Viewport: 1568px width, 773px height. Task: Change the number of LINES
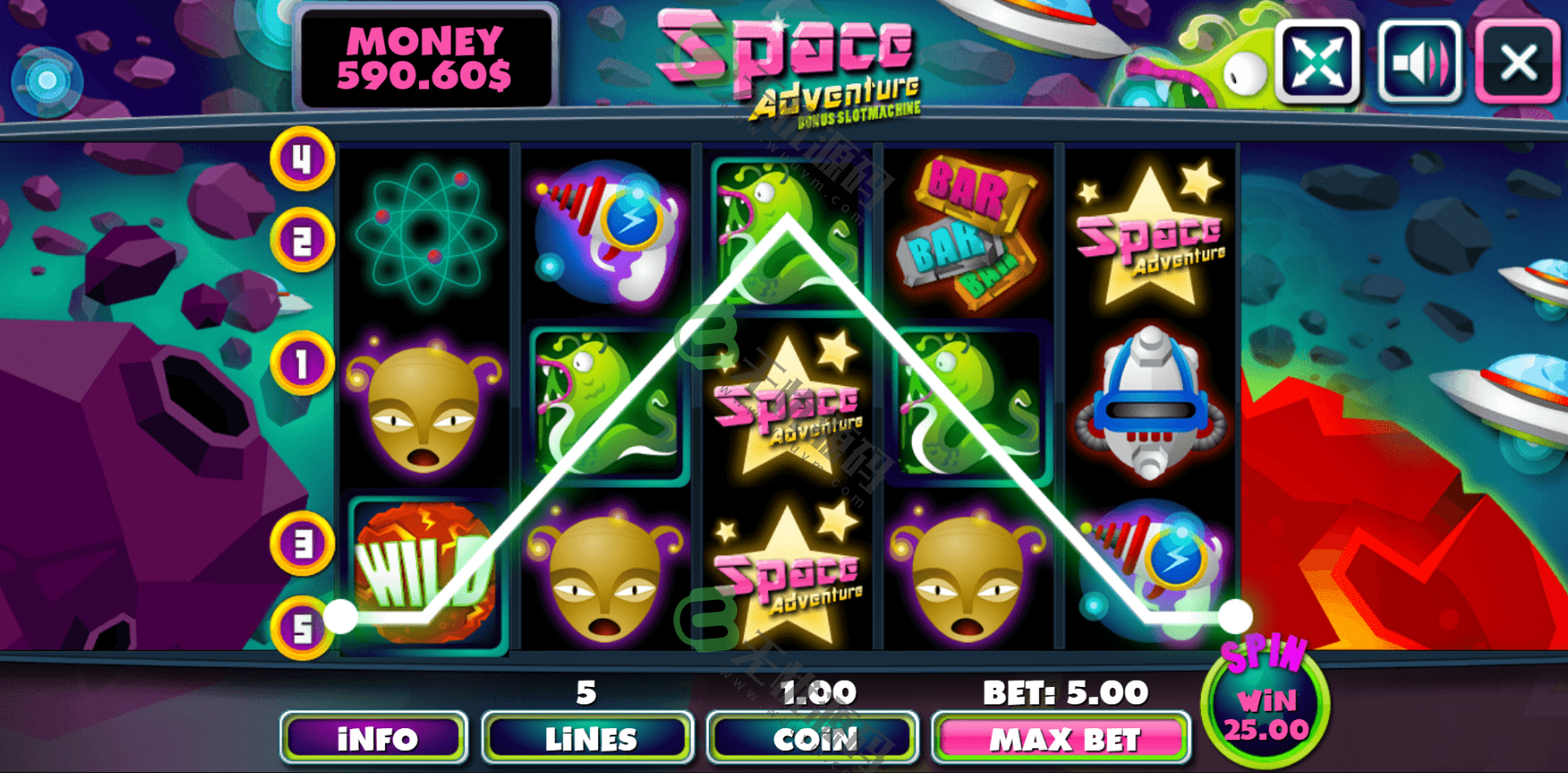pos(588,737)
